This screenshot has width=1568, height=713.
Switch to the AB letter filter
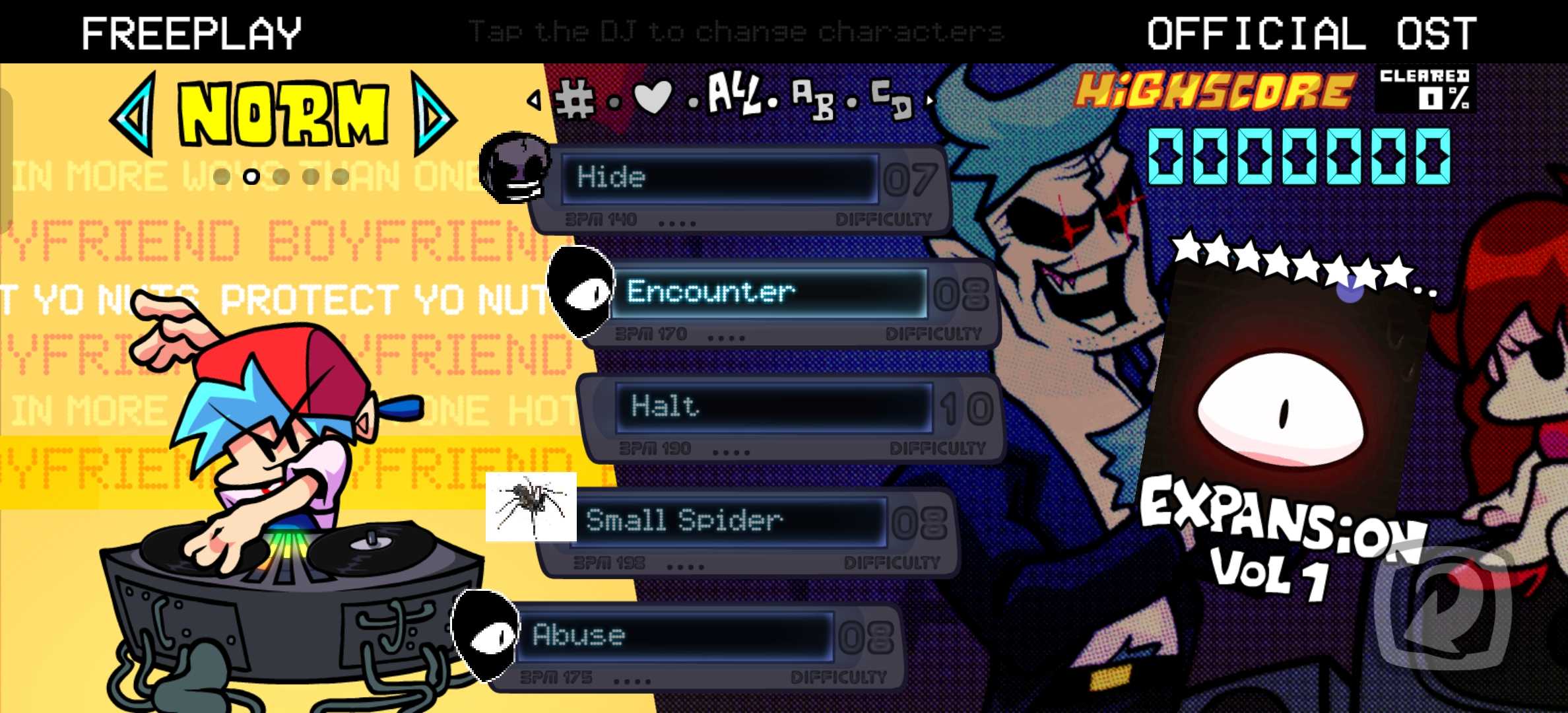(812, 99)
